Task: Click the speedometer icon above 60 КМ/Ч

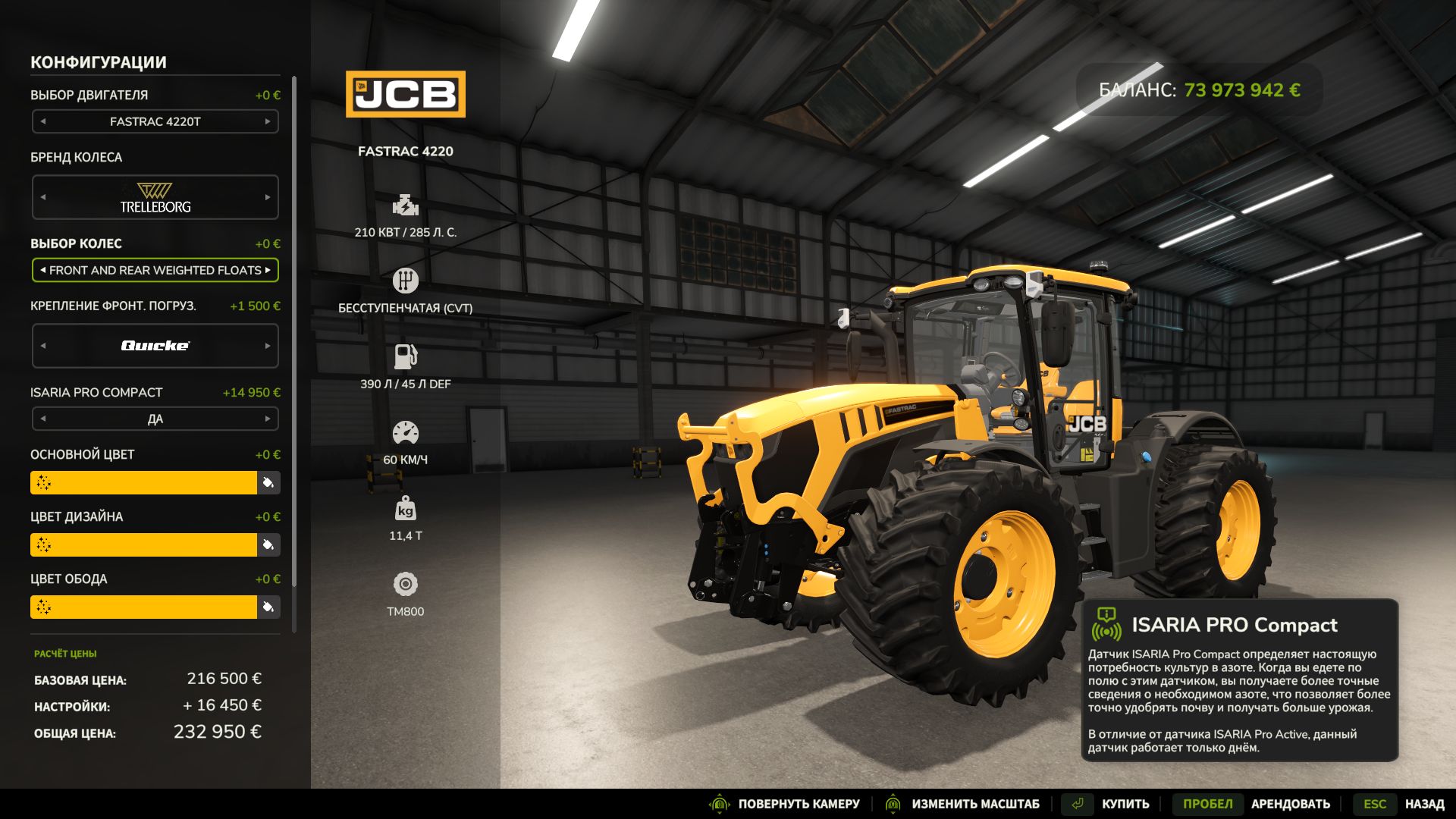Action: (x=406, y=432)
